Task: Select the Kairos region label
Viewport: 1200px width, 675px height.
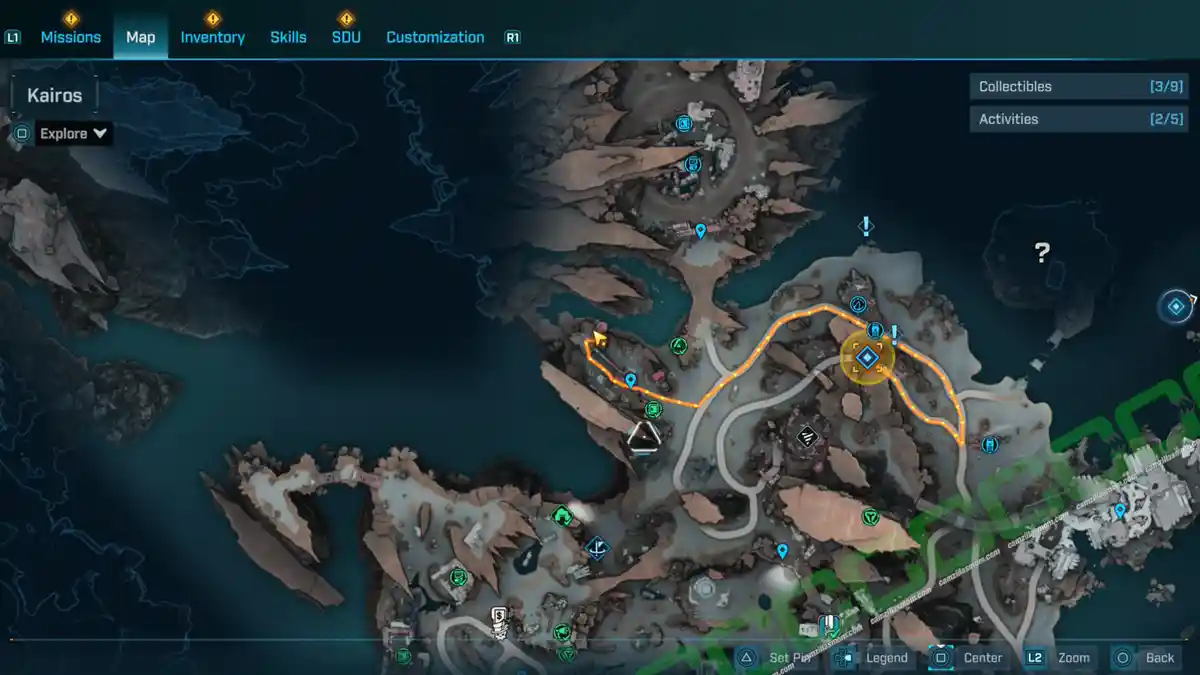Action: pos(55,96)
